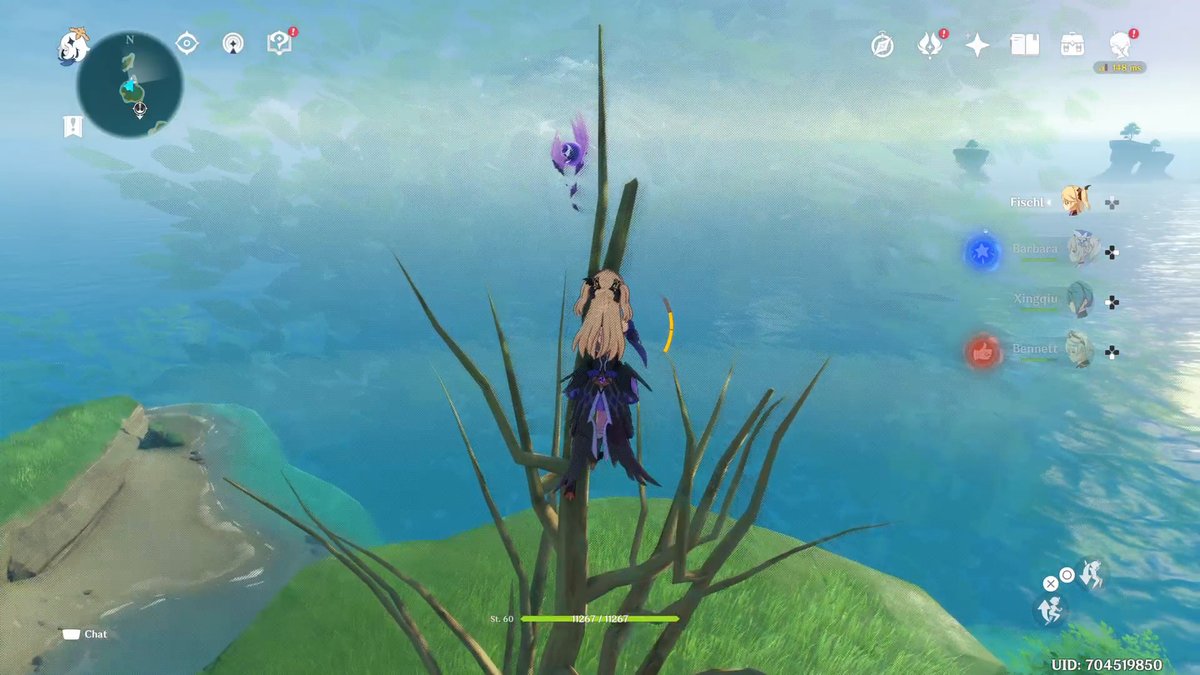Viewport: 1200px width, 675px height.
Task: Click the signal beacon icon beside the minimap
Action: (x=233, y=43)
